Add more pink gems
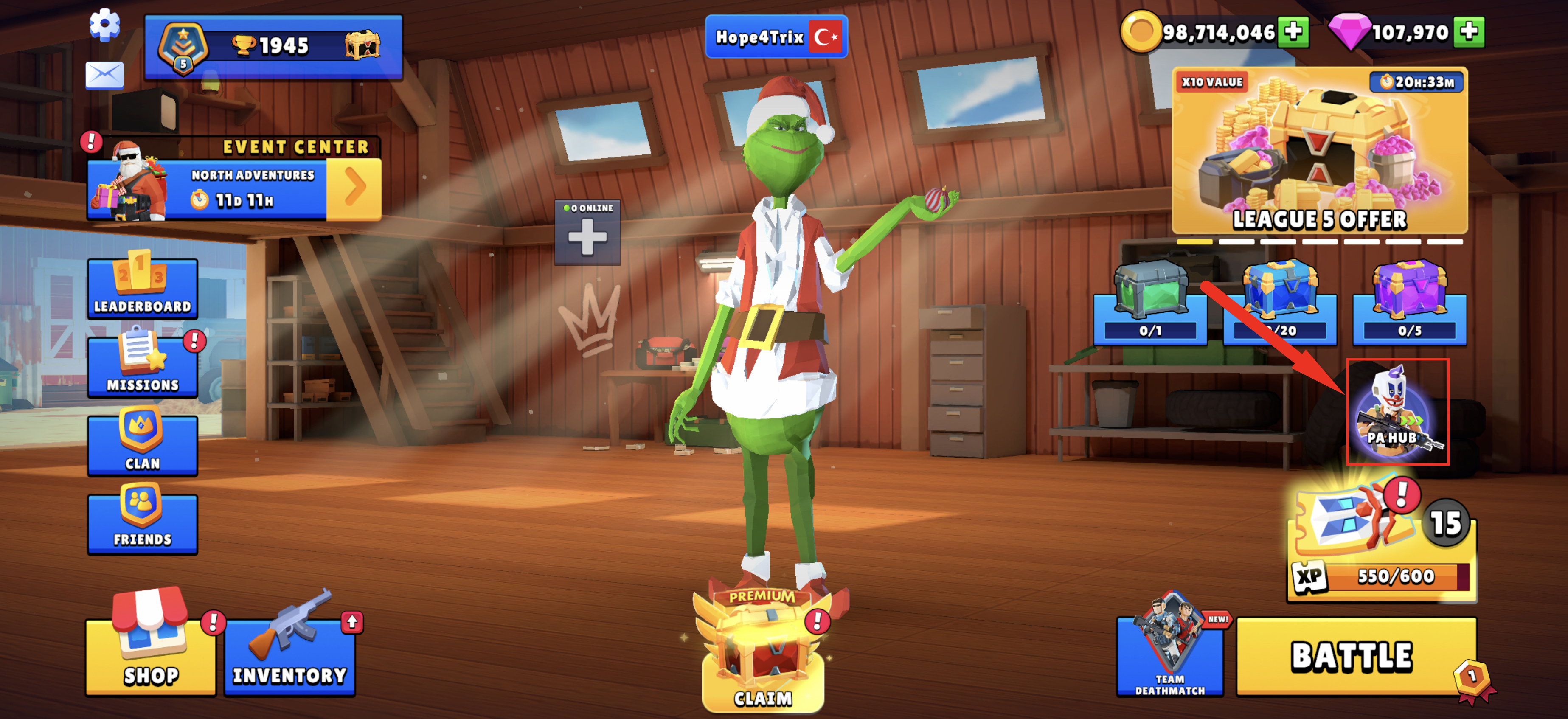The height and width of the screenshot is (719, 1568). (x=1468, y=32)
